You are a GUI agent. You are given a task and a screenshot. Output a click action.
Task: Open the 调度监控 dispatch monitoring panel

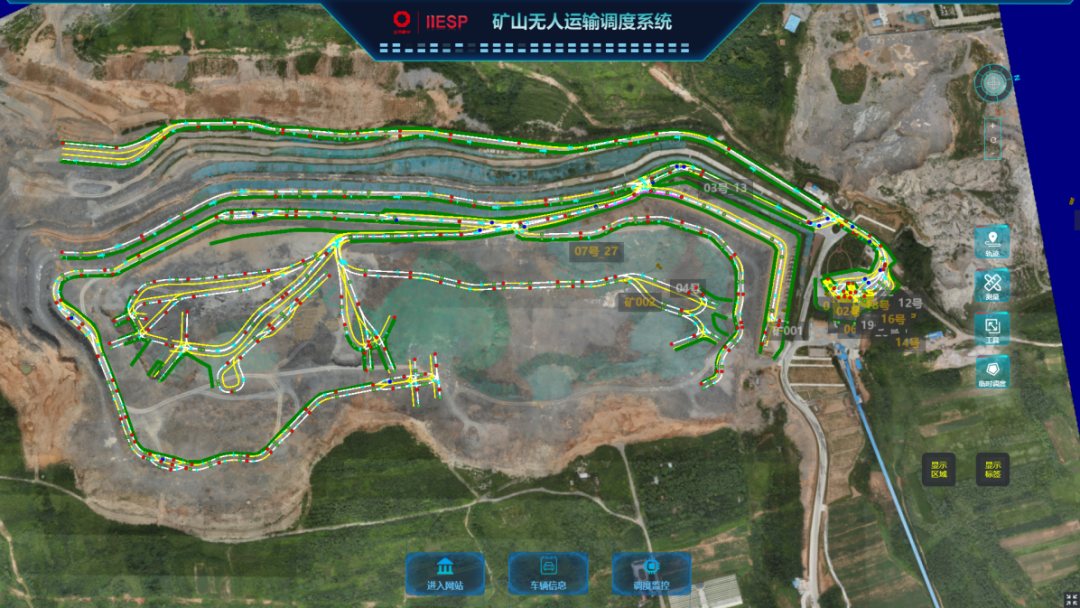(x=651, y=574)
